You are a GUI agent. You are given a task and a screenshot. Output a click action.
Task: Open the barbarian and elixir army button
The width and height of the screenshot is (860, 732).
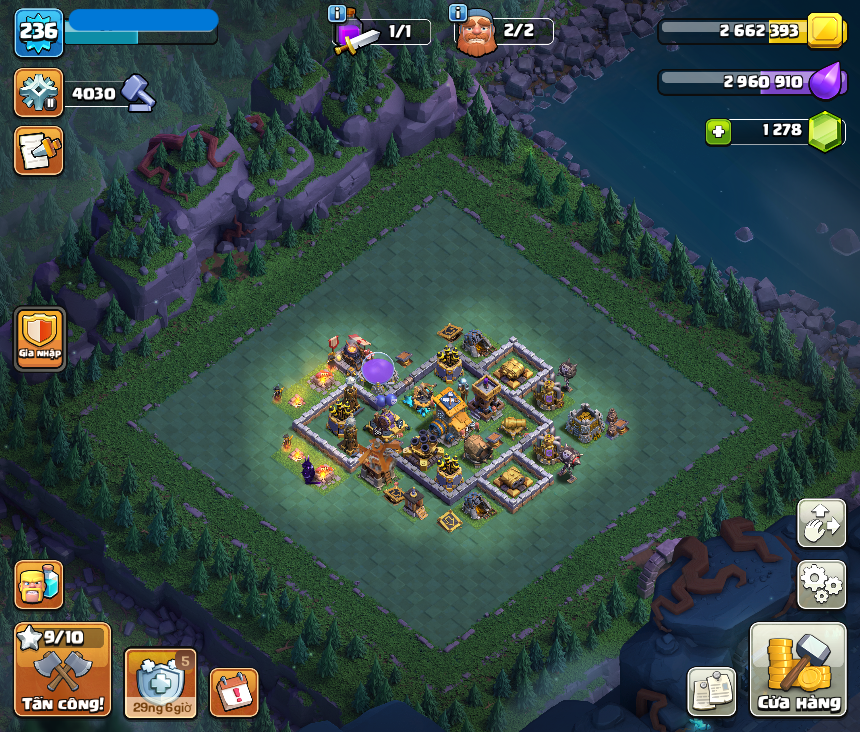pos(39,584)
